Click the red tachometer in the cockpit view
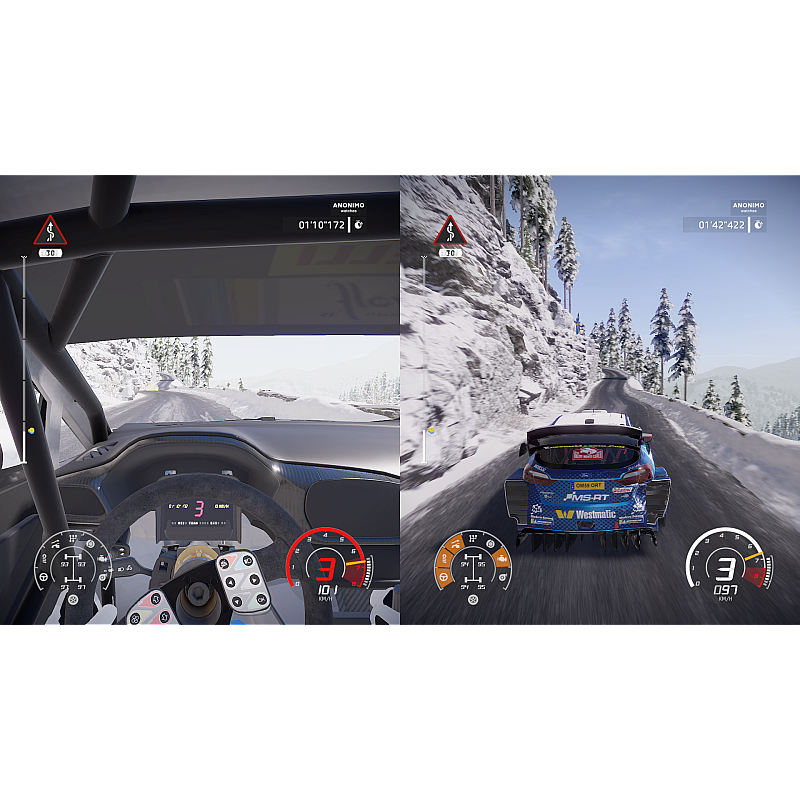The image size is (800, 800). (x=325, y=567)
